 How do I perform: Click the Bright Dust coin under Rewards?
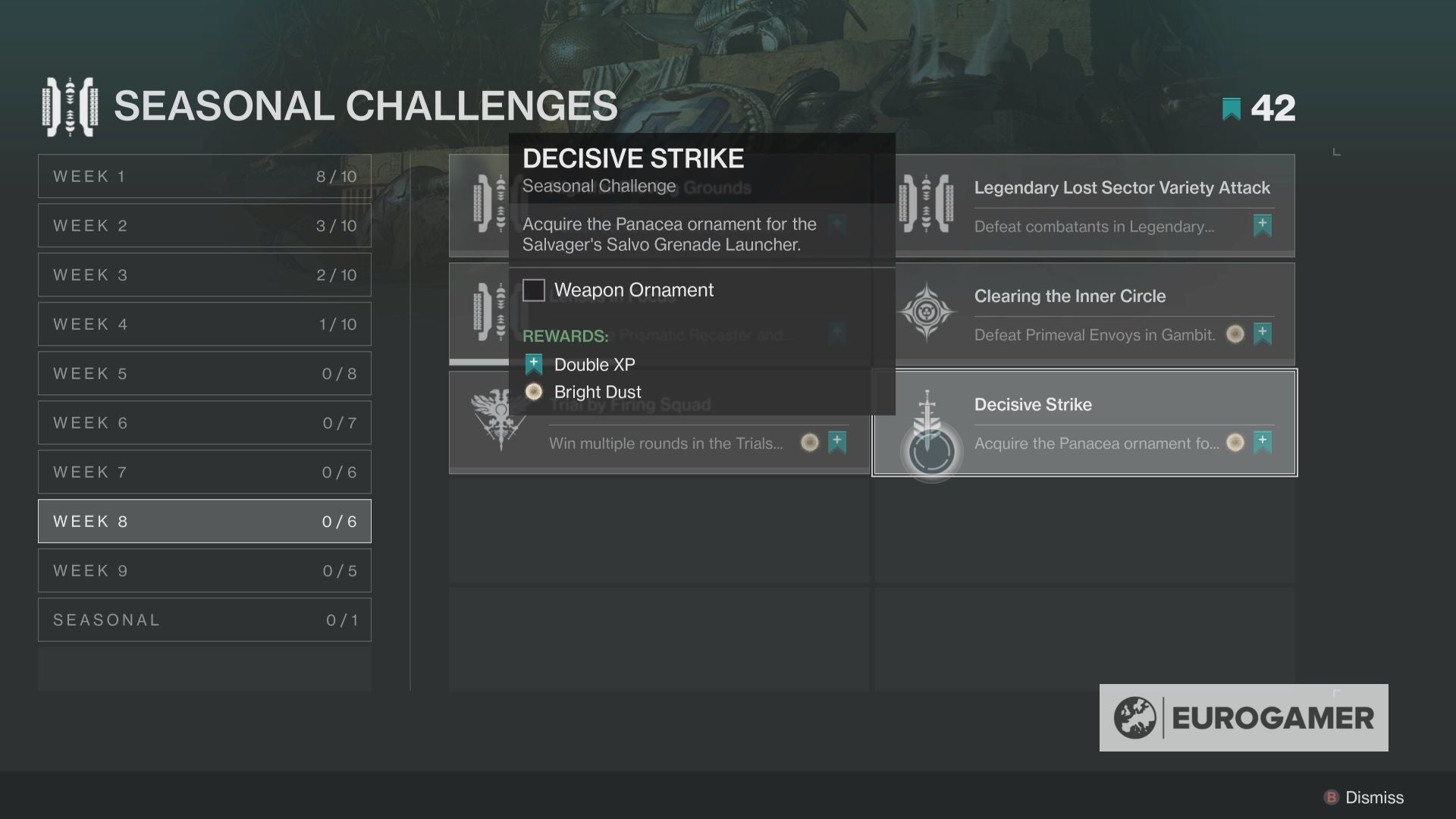[534, 391]
